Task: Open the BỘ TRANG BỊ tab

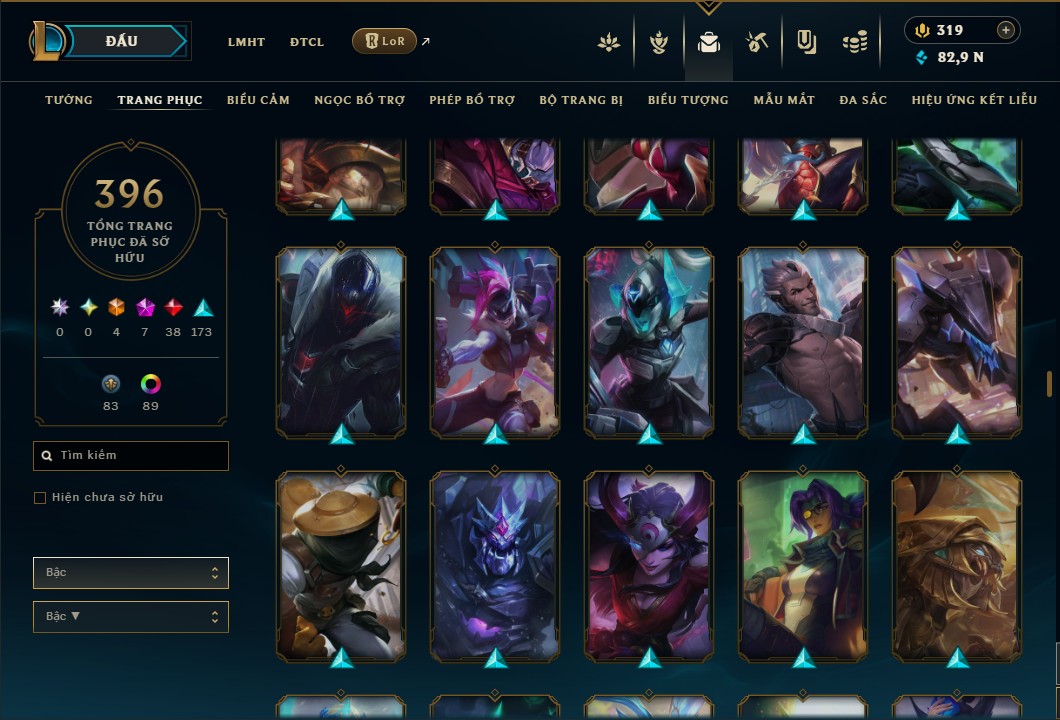Action: pyautogui.click(x=581, y=100)
